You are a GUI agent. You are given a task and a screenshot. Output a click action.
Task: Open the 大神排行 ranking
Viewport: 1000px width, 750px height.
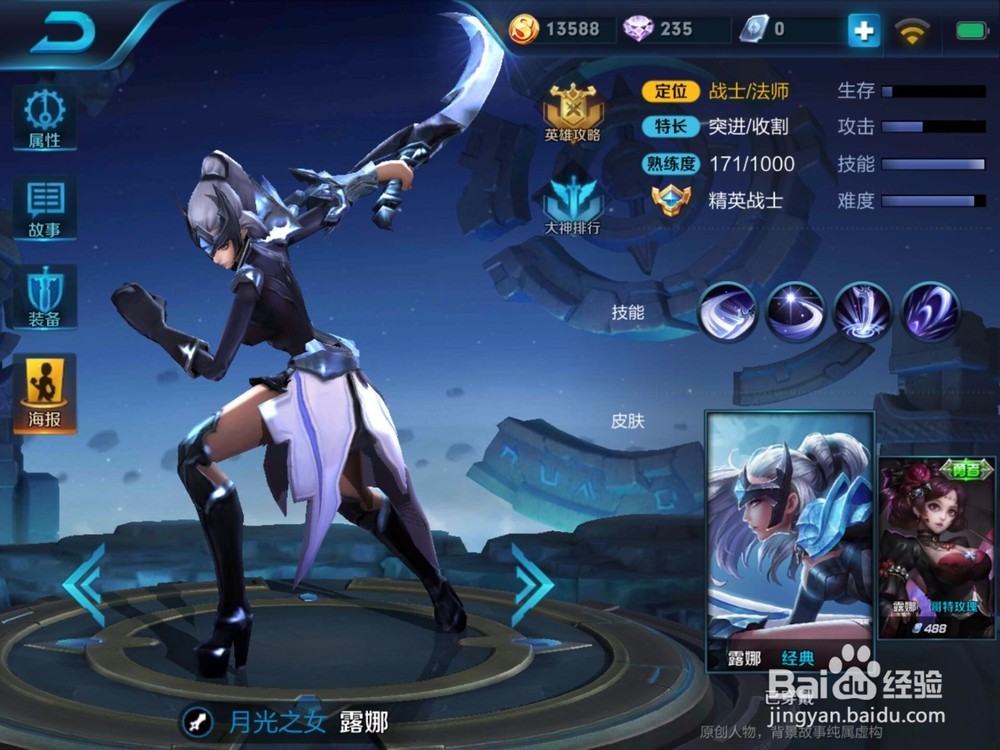click(572, 204)
